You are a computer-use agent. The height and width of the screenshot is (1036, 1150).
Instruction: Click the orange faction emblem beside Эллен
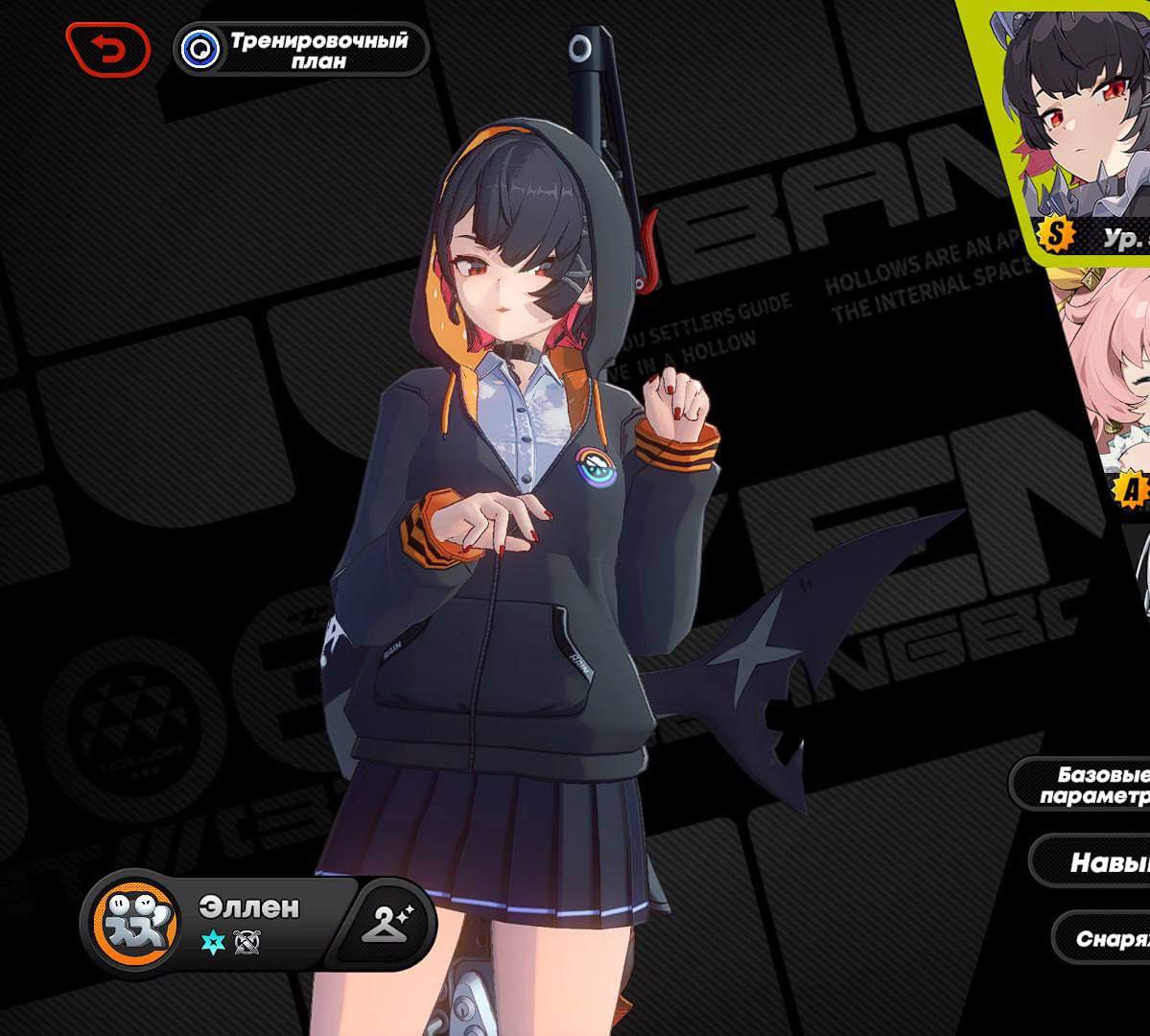134,923
